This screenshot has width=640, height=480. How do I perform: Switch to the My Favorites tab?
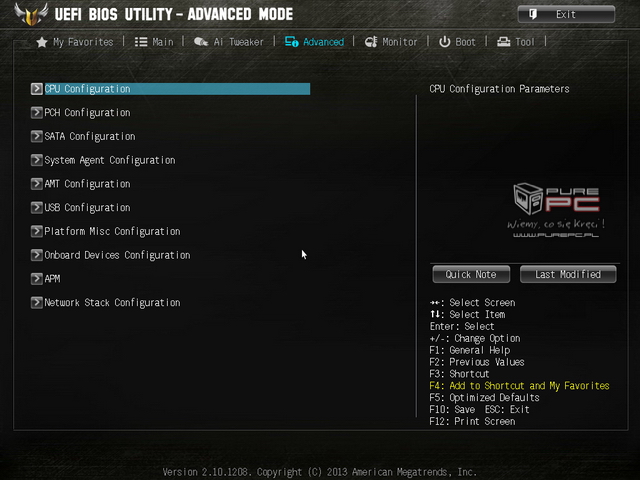tap(75, 42)
